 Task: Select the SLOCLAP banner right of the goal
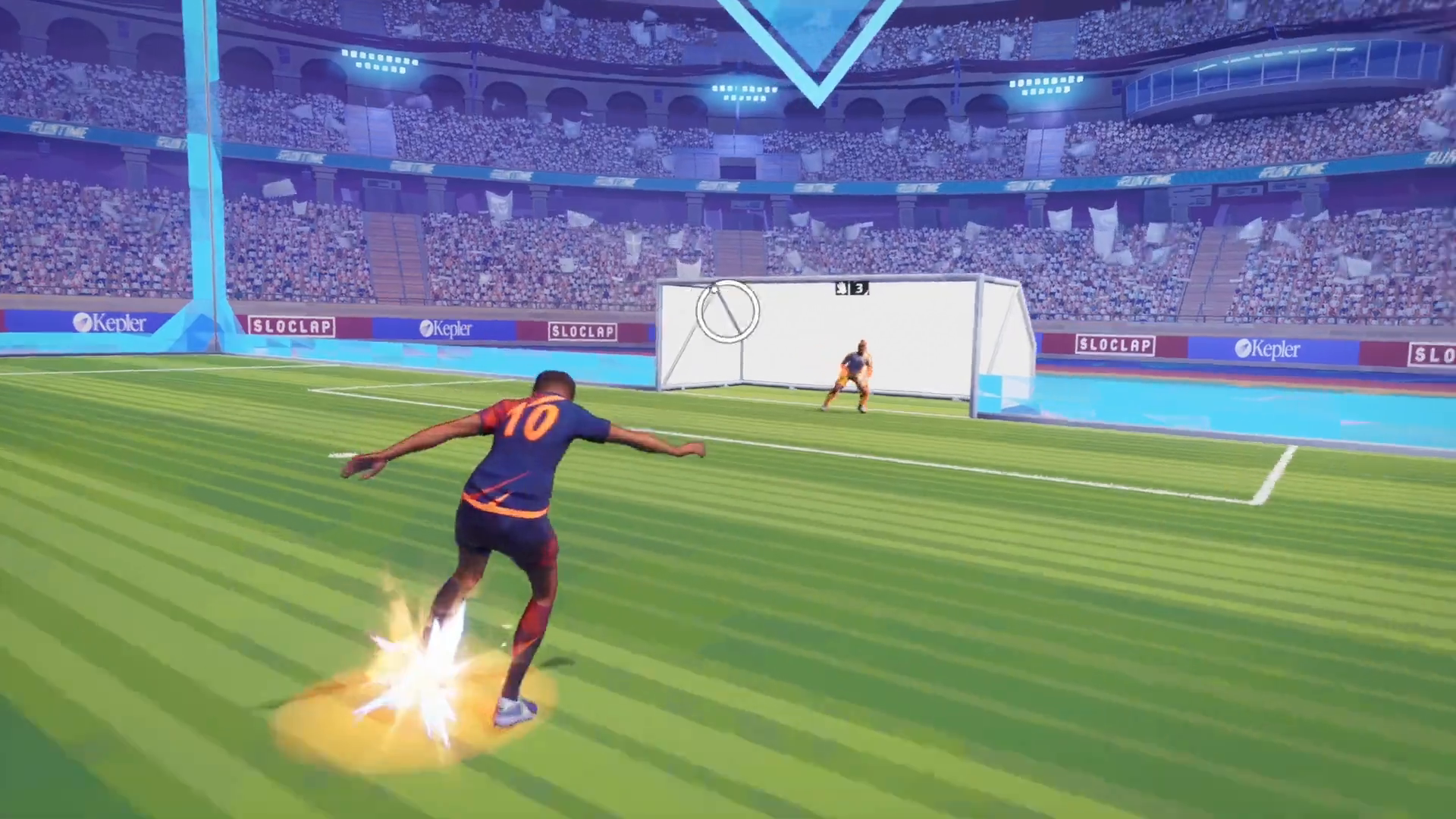[1115, 345]
